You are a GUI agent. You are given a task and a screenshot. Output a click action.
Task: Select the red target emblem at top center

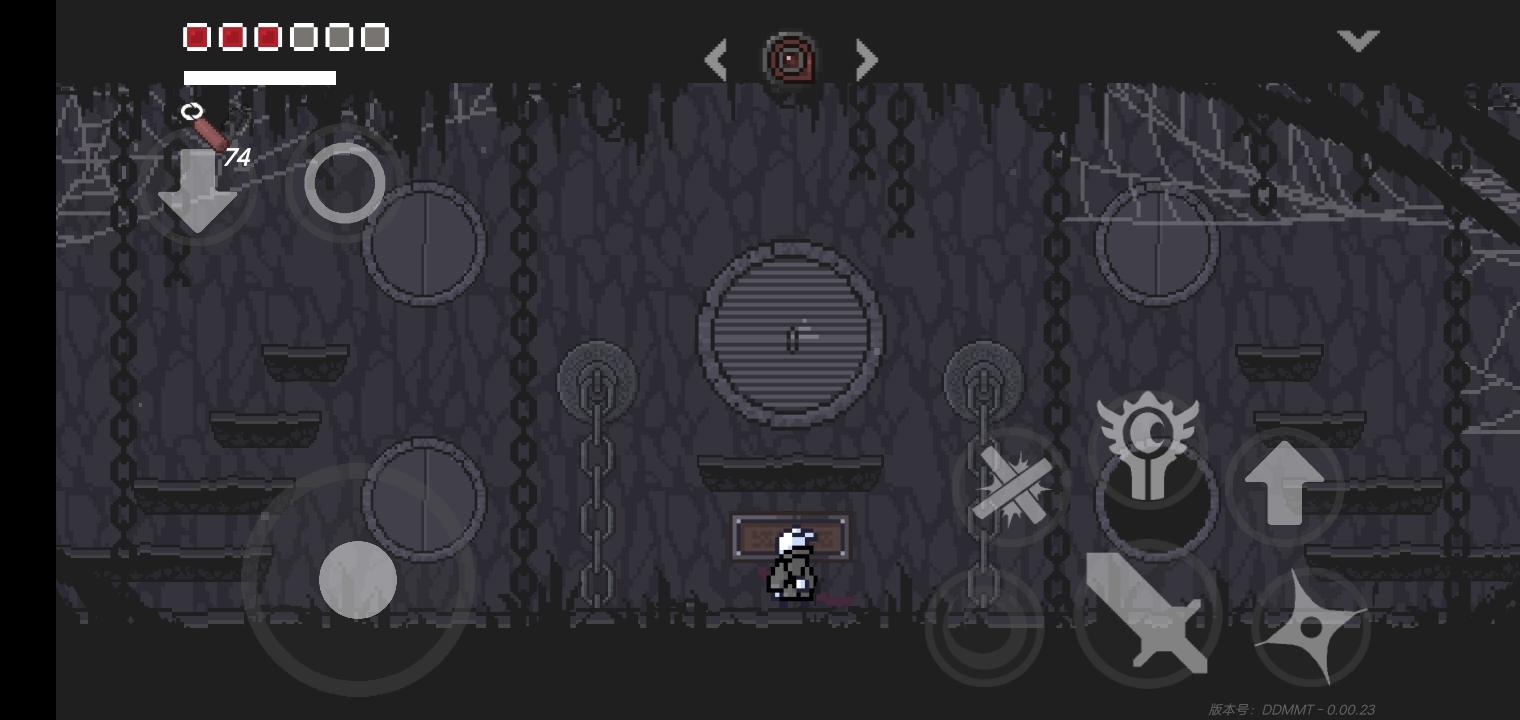790,59
